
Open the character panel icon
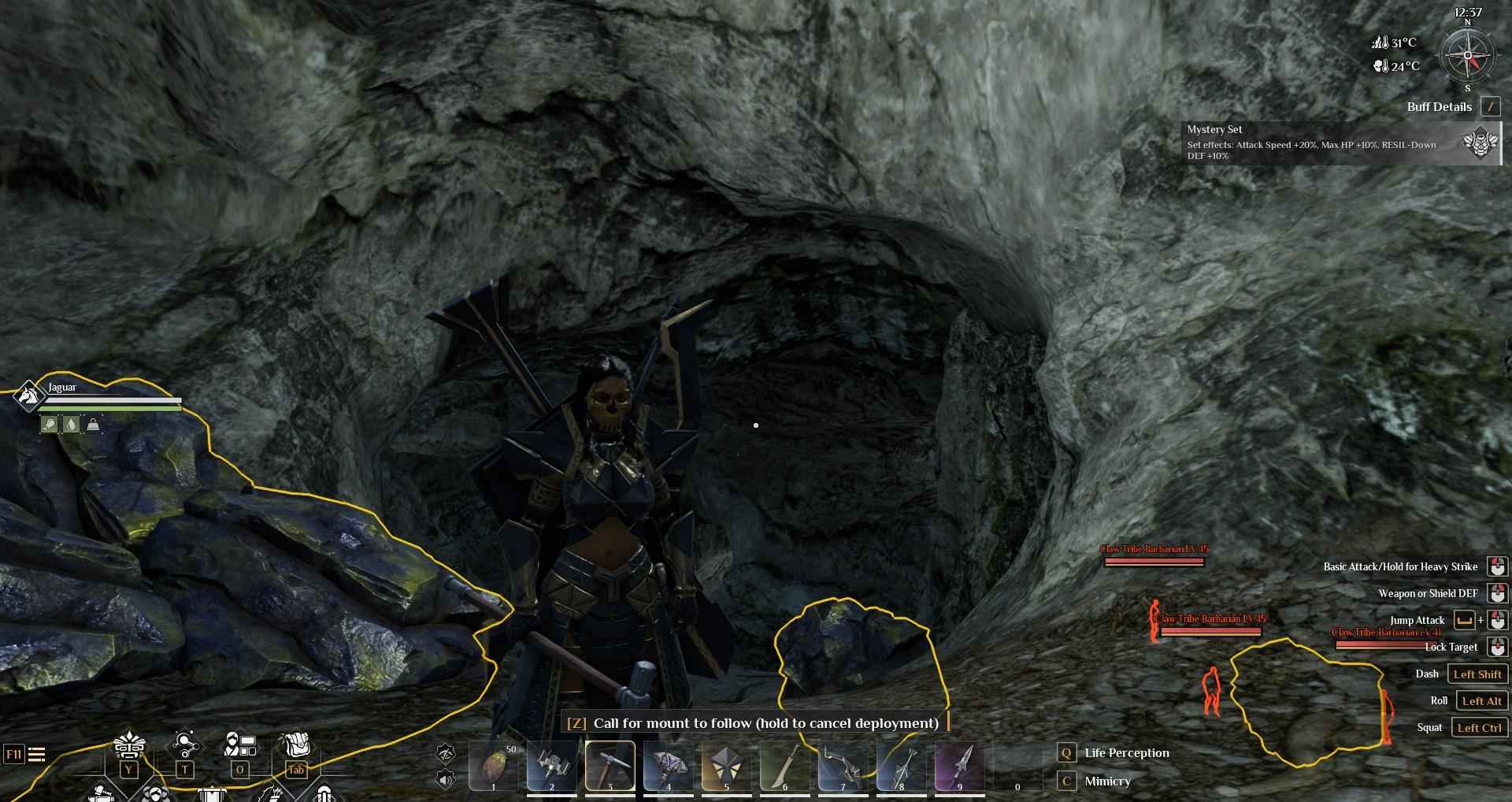coord(240,744)
